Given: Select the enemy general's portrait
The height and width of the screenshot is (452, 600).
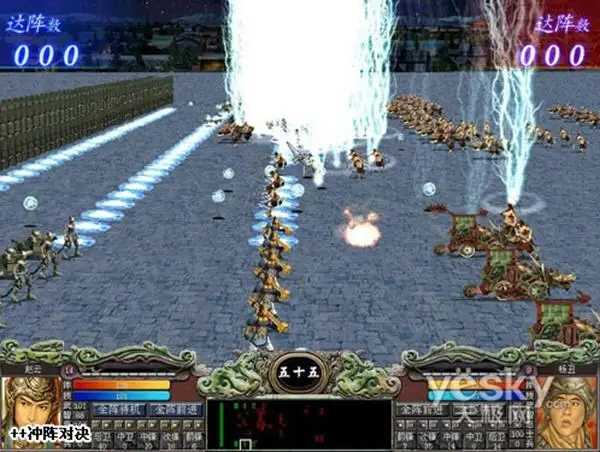Looking at the screenshot, I should pos(566,412).
